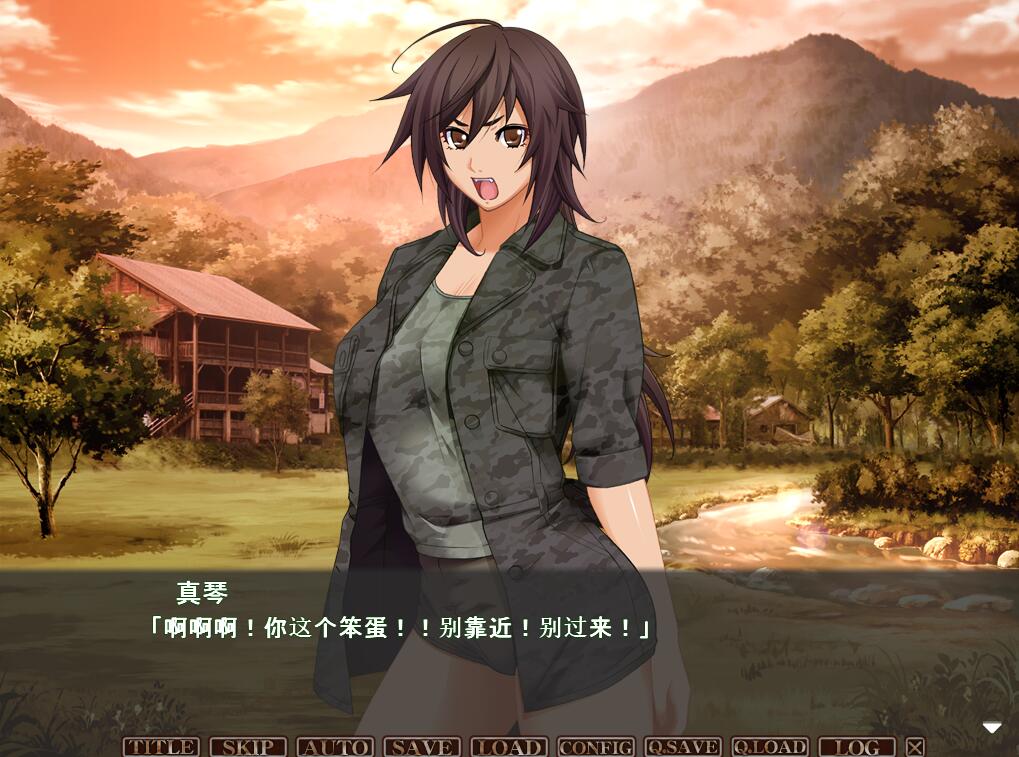Quick save with Q.SAVE

tap(683, 747)
